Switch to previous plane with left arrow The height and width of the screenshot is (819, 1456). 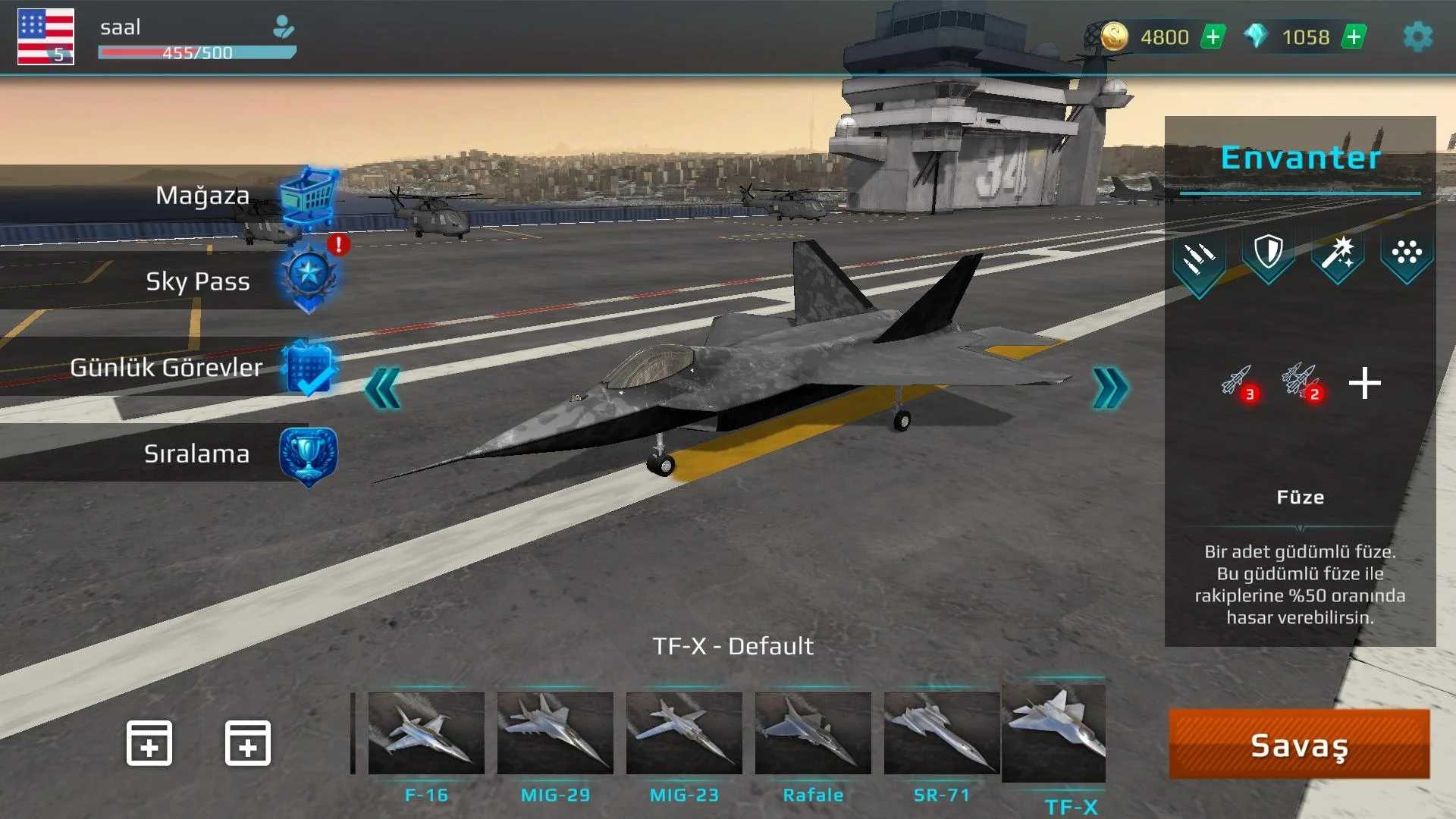tap(383, 389)
